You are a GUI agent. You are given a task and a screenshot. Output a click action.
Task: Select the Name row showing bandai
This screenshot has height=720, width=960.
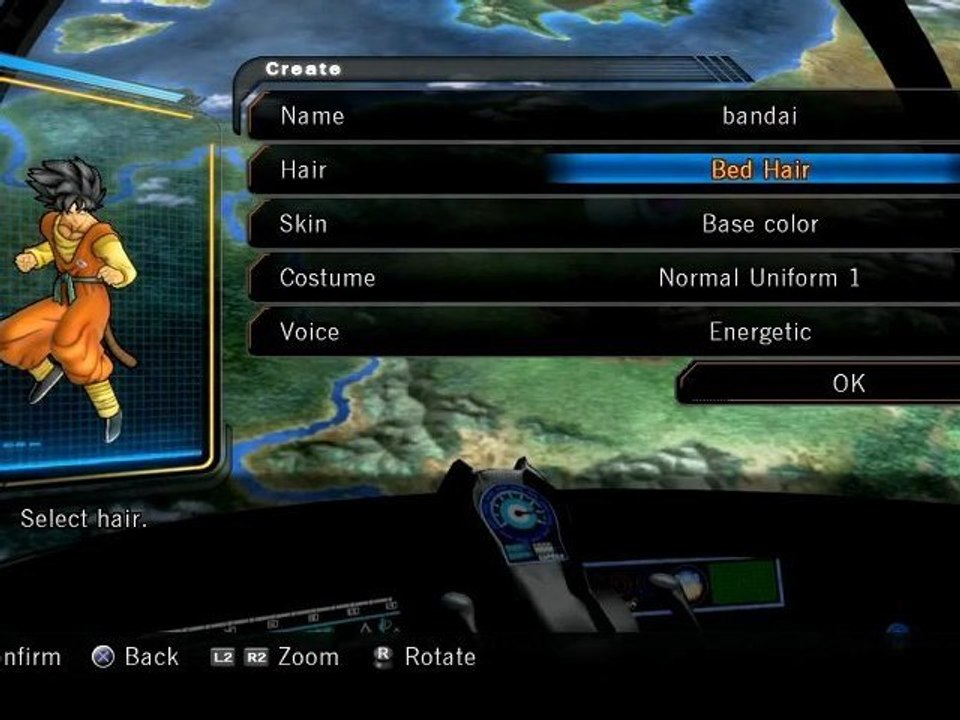coord(600,116)
